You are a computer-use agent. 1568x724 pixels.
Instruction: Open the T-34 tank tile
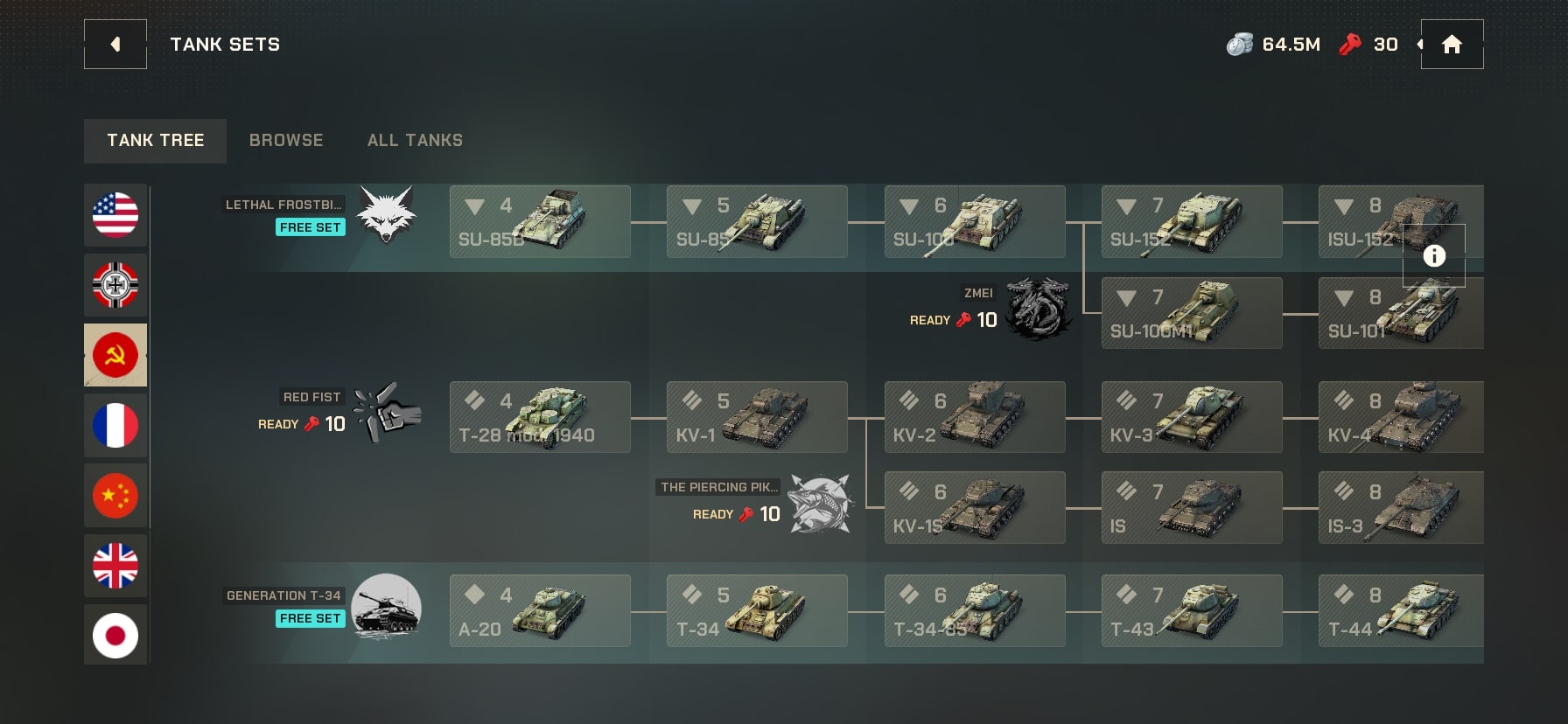756,610
